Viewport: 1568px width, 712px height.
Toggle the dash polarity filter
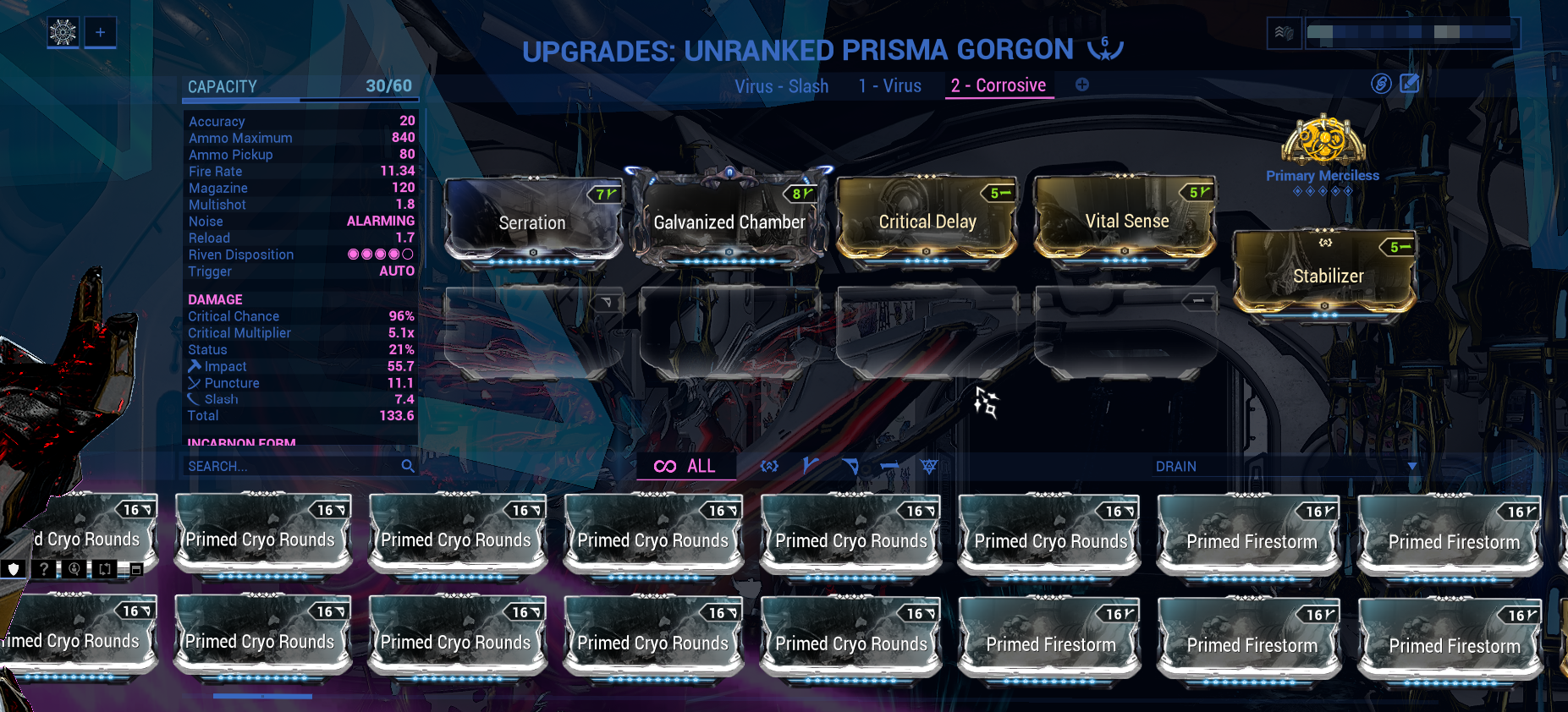tap(891, 466)
